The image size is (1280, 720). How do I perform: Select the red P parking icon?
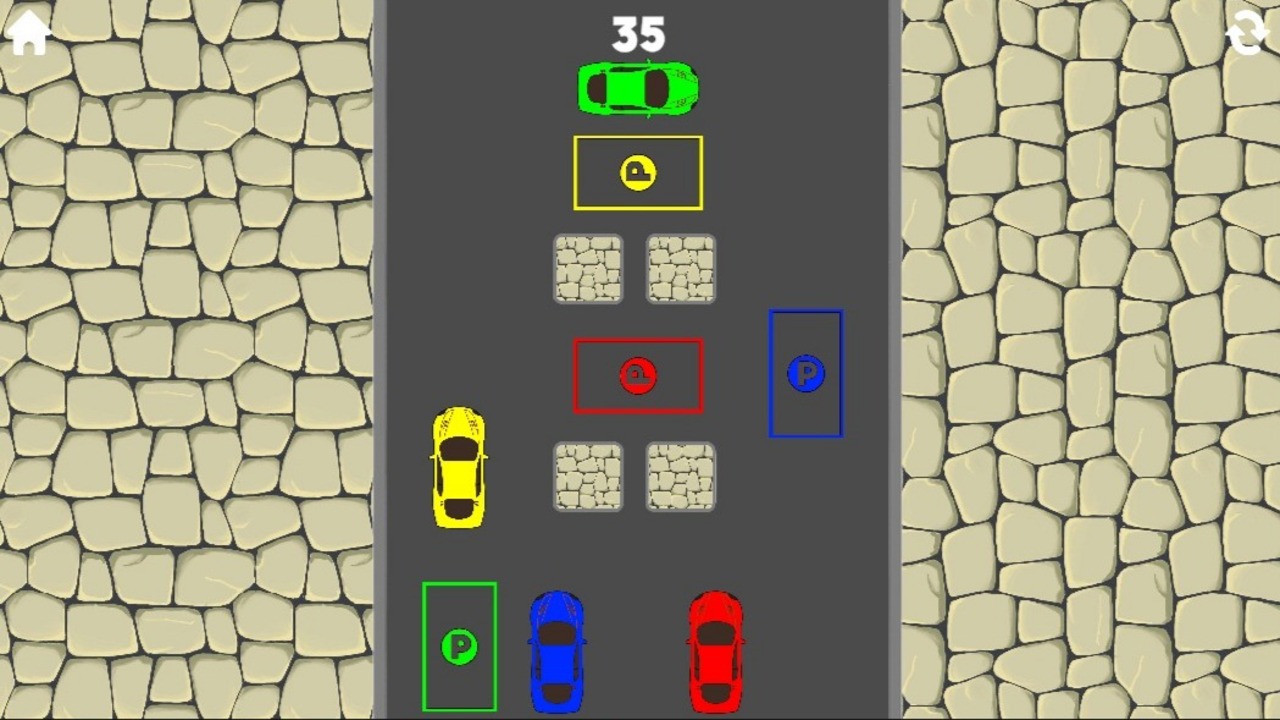[x=638, y=375]
